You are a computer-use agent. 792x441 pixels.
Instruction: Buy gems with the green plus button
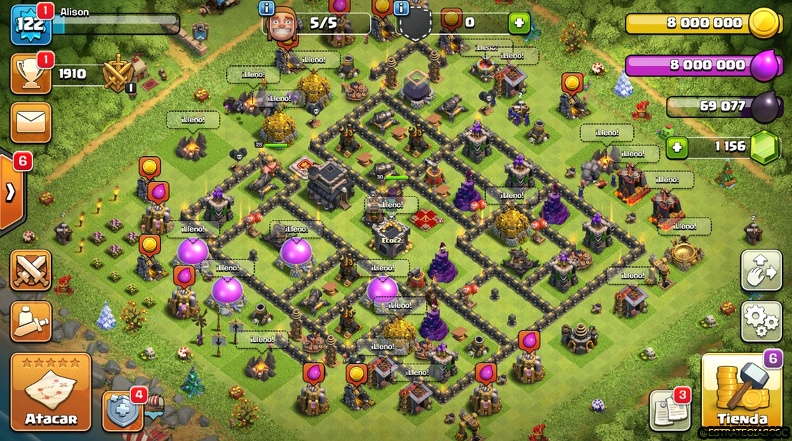point(677,147)
